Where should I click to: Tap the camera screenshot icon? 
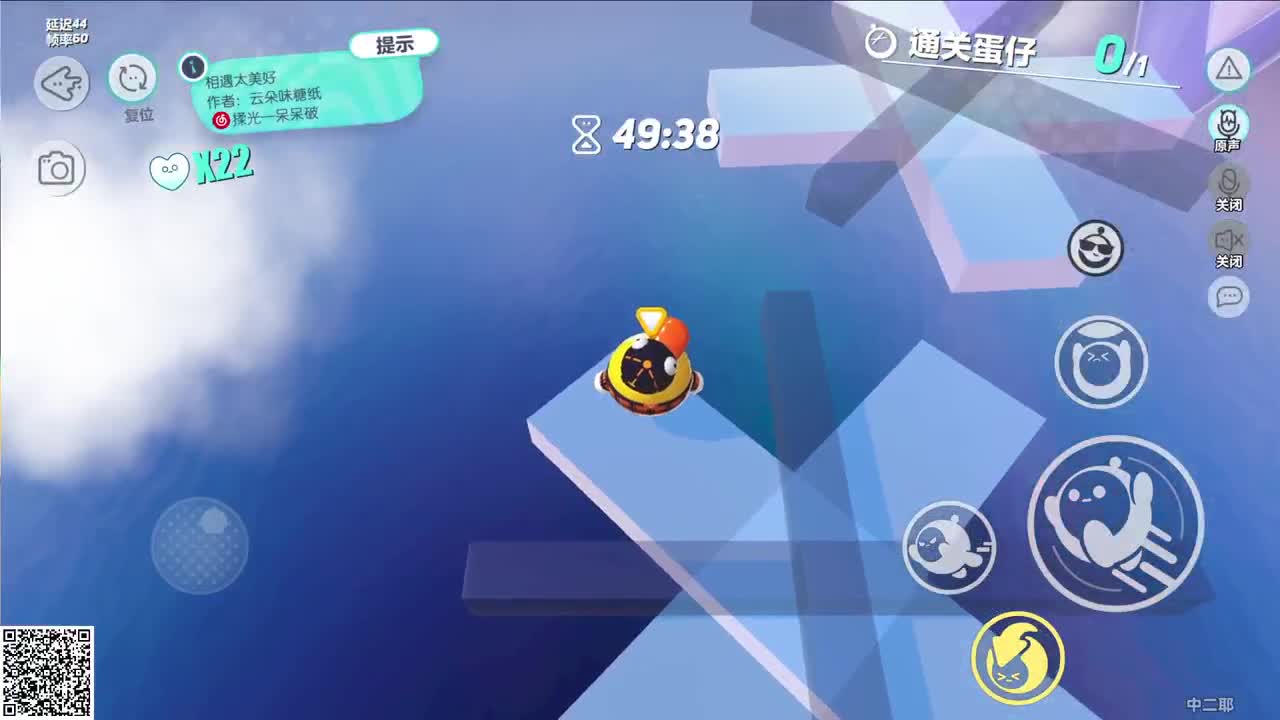click(60, 167)
